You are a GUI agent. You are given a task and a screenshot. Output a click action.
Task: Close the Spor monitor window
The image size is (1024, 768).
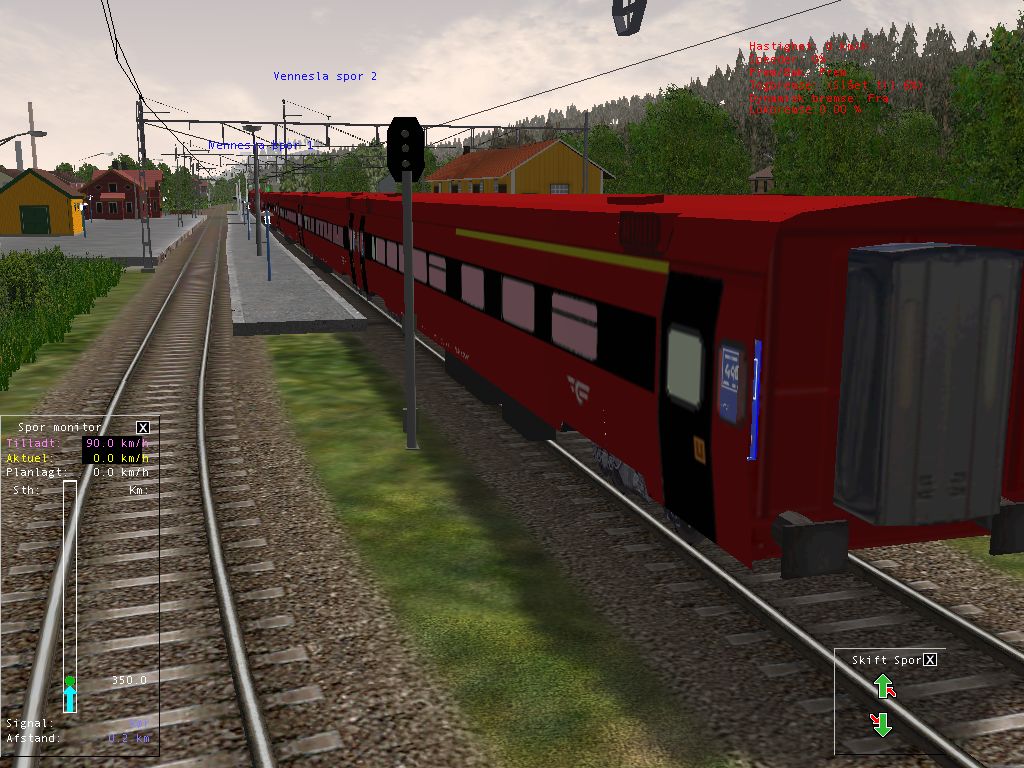[143, 427]
